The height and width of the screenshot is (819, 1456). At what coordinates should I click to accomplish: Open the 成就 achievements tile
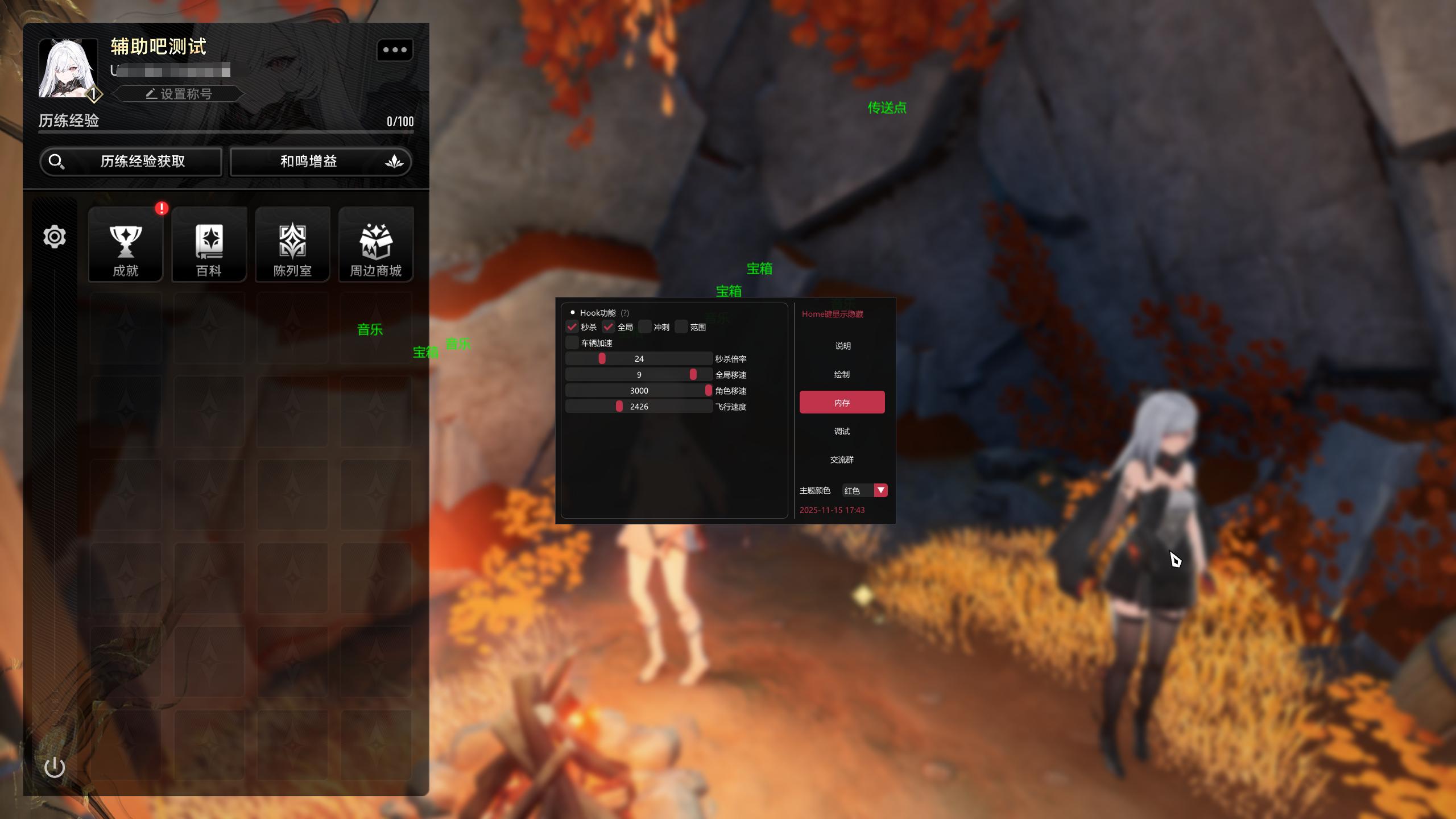(x=126, y=245)
